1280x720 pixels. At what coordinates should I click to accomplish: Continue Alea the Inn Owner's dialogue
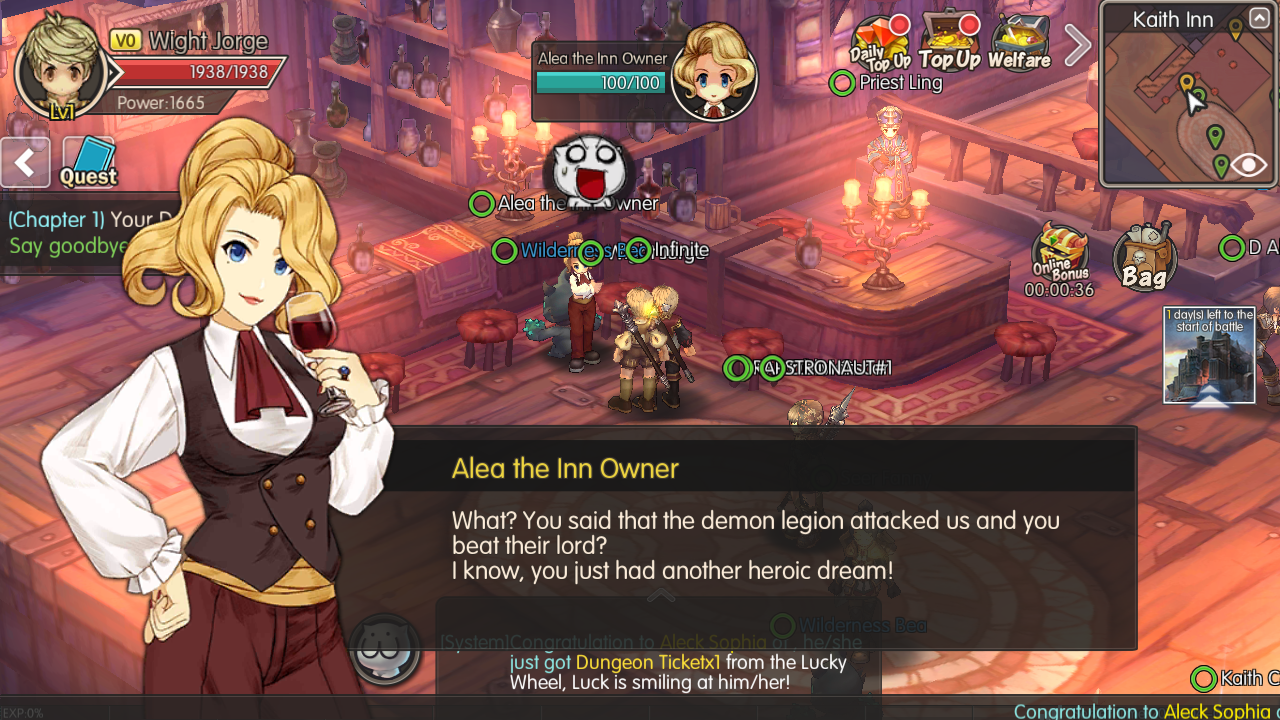pos(760,545)
